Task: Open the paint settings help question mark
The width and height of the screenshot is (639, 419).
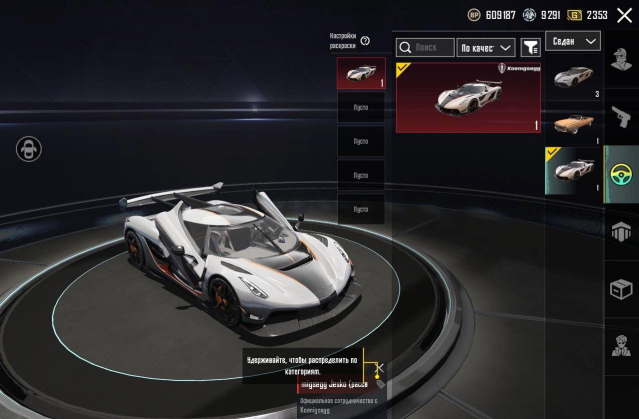Action: [365, 41]
